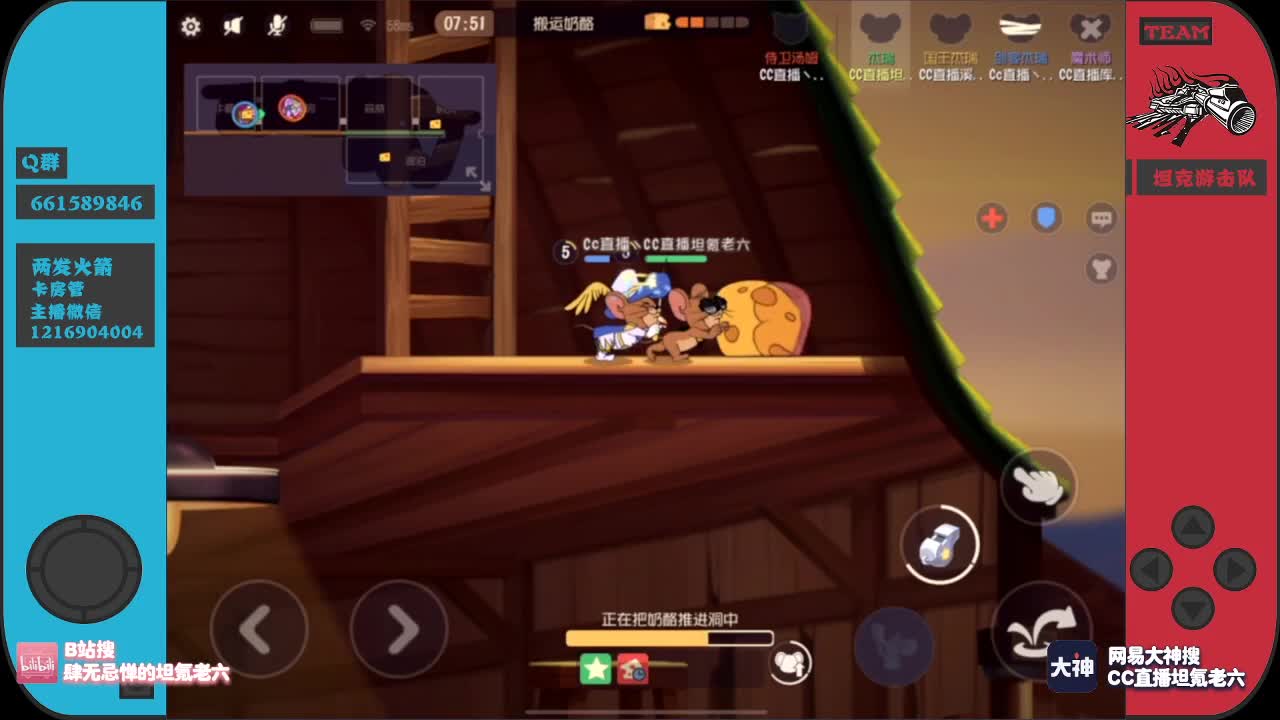Screen dimensions: 1280x720
Task: Click the blue shield status icon
Action: [1046, 218]
